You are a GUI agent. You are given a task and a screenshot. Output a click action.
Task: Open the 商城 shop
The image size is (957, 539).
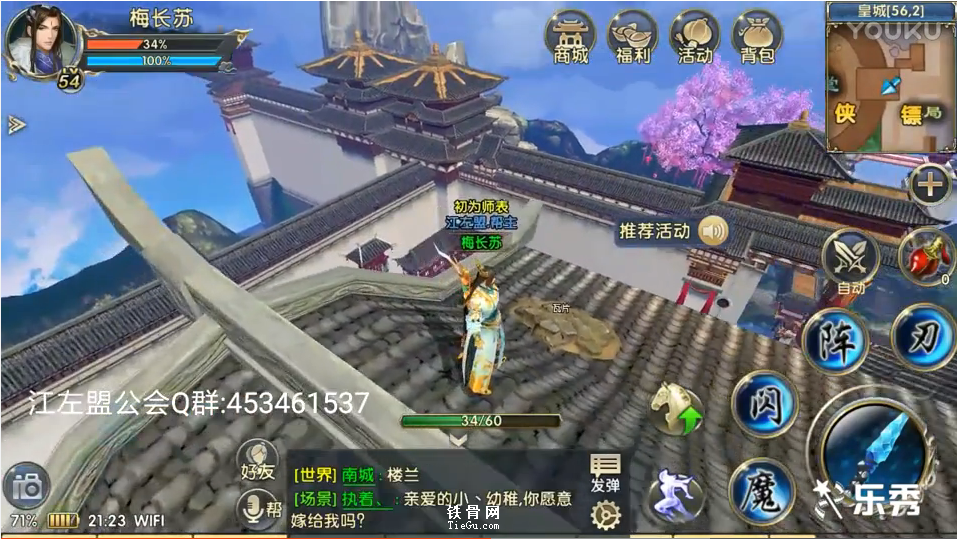click(x=571, y=37)
